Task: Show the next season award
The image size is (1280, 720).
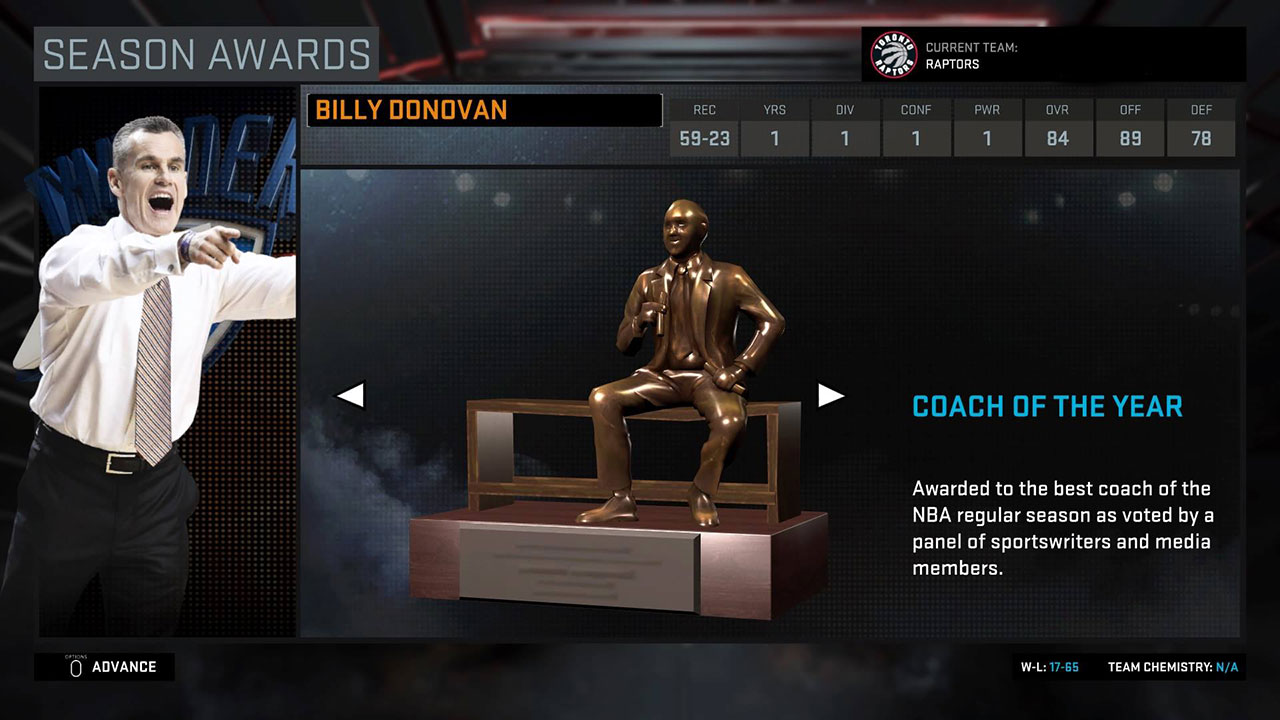Action: coord(831,395)
